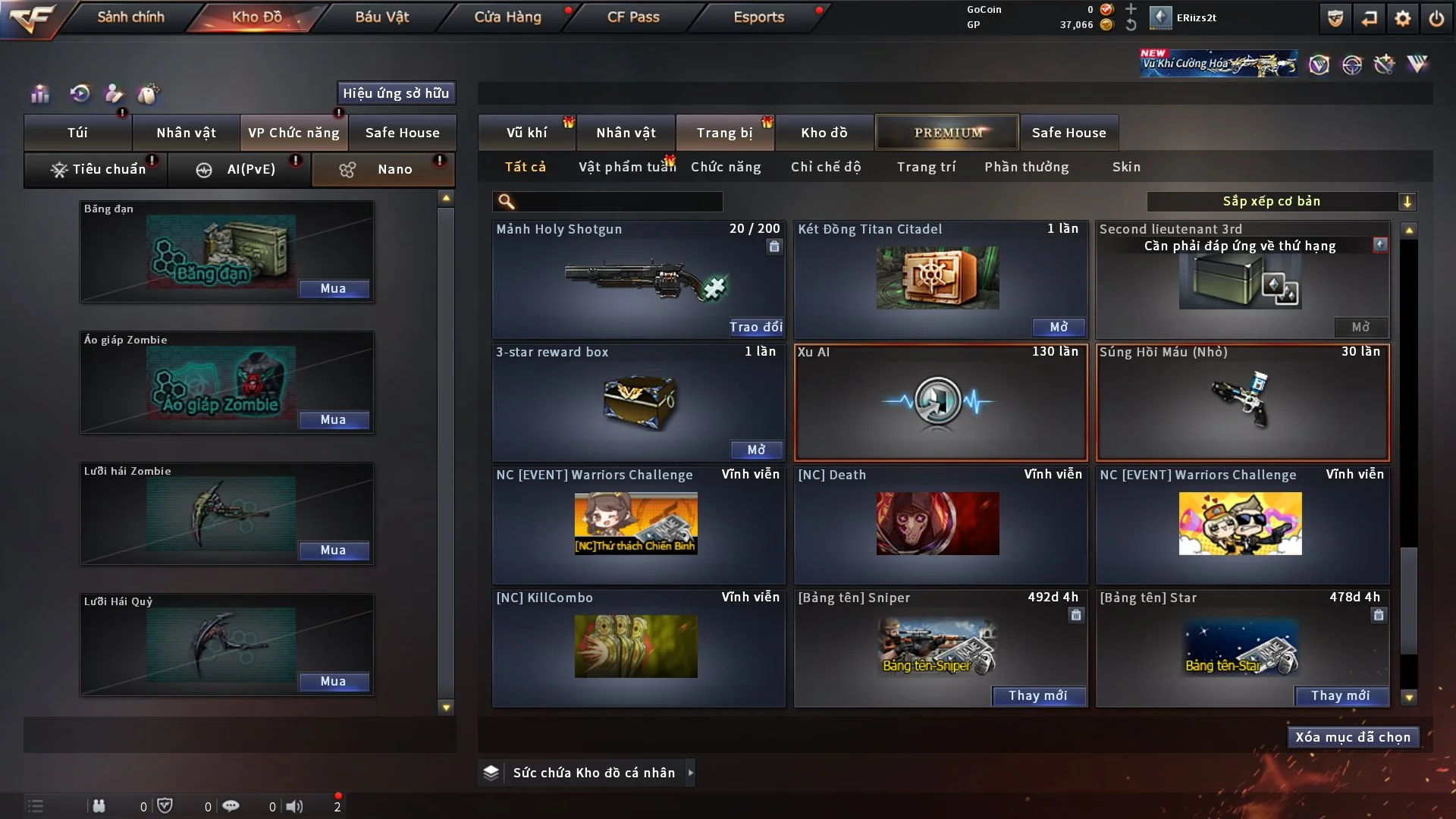The image size is (1456, 819).
Task: Open the Sảnh chính main lobby tab
Action: pyautogui.click(x=130, y=17)
